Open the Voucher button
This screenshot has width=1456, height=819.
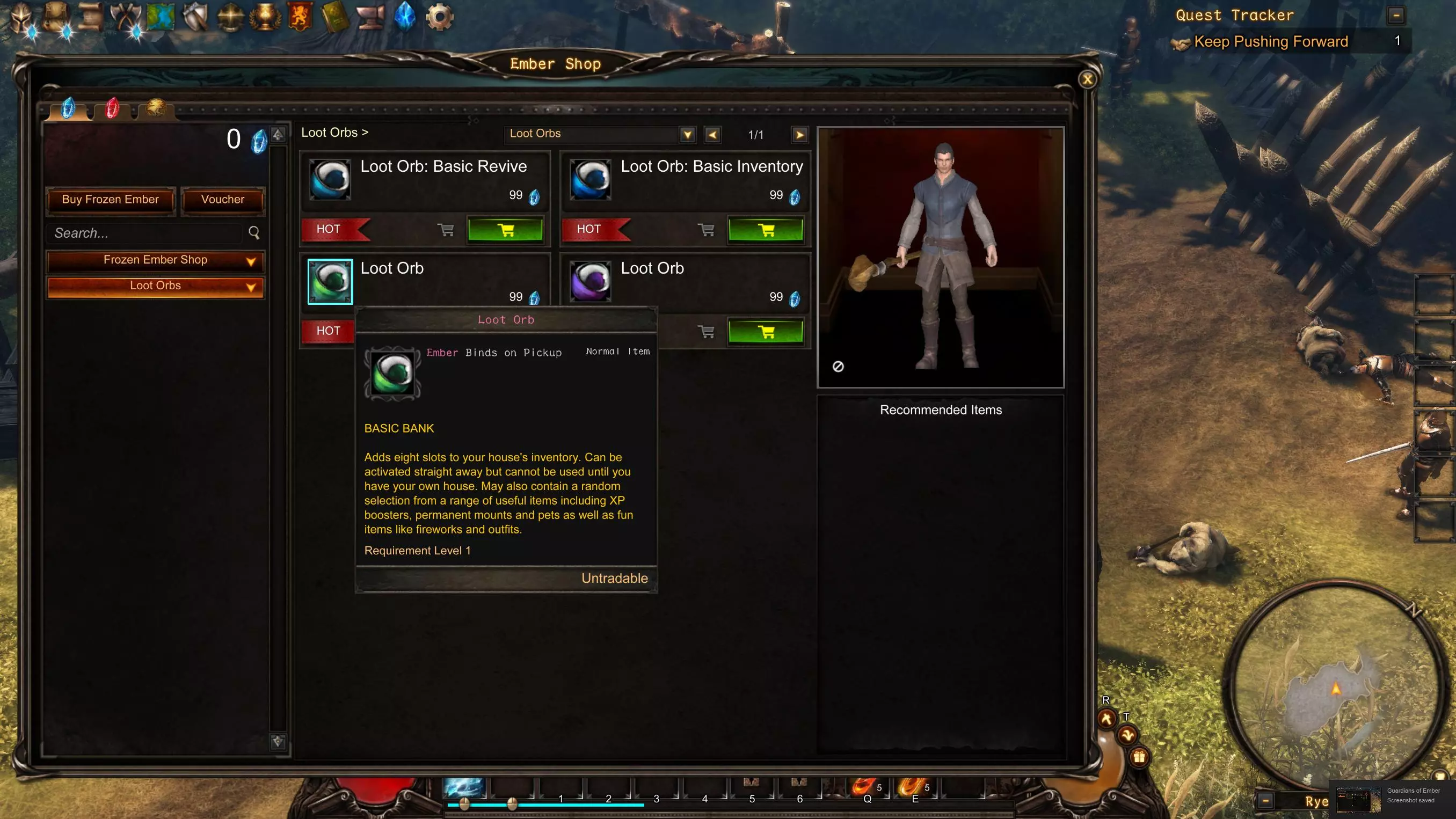click(x=223, y=200)
